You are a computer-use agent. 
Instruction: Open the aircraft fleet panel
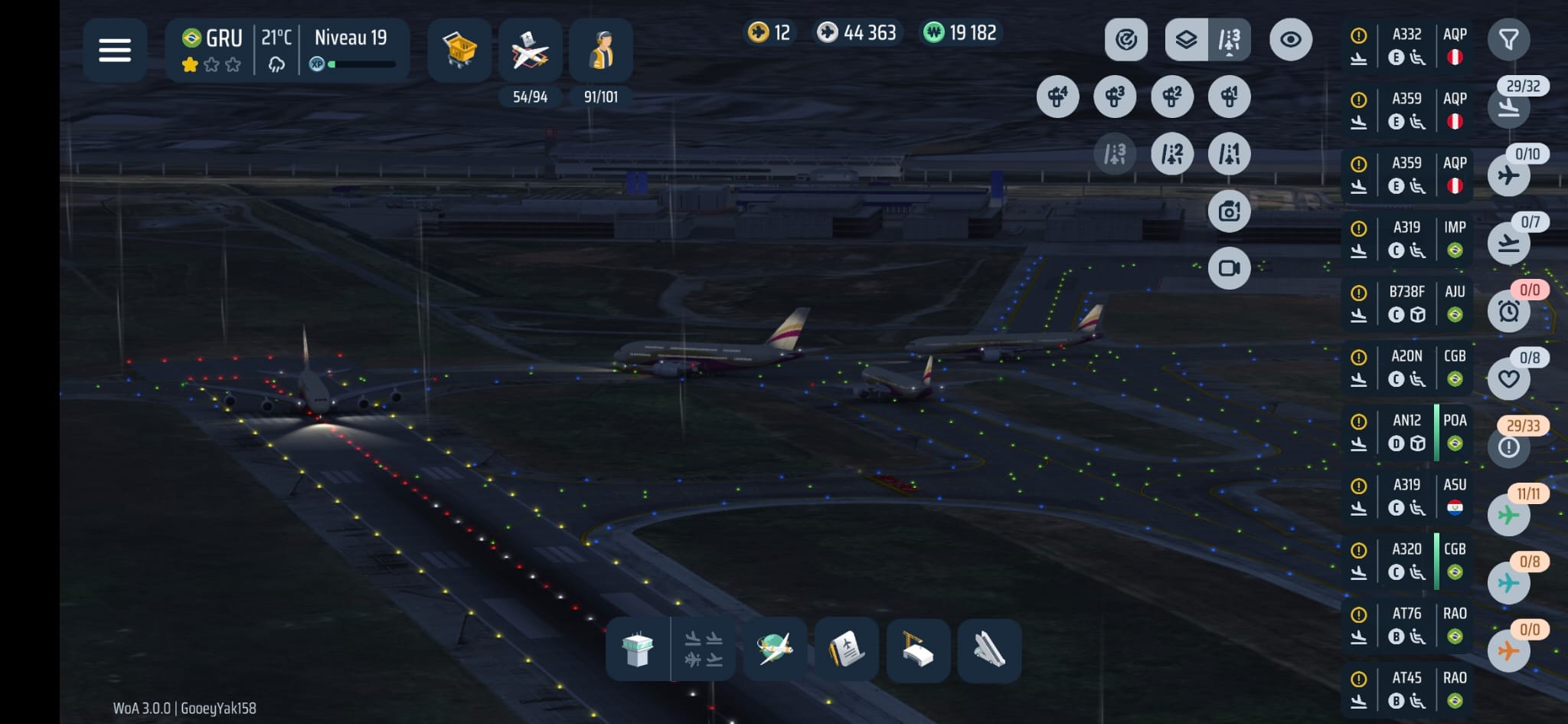pos(530,51)
